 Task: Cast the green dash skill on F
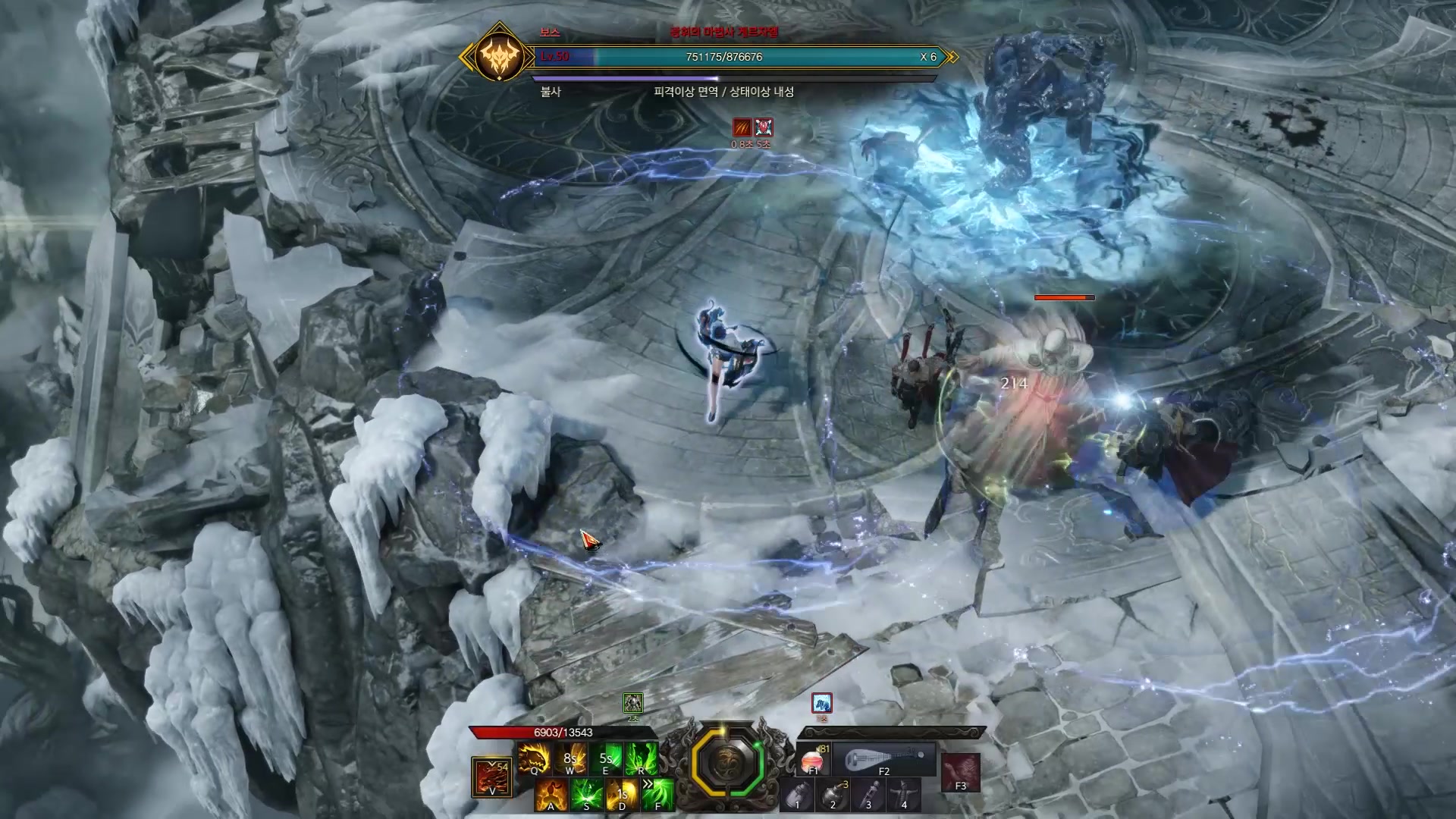pos(657,794)
